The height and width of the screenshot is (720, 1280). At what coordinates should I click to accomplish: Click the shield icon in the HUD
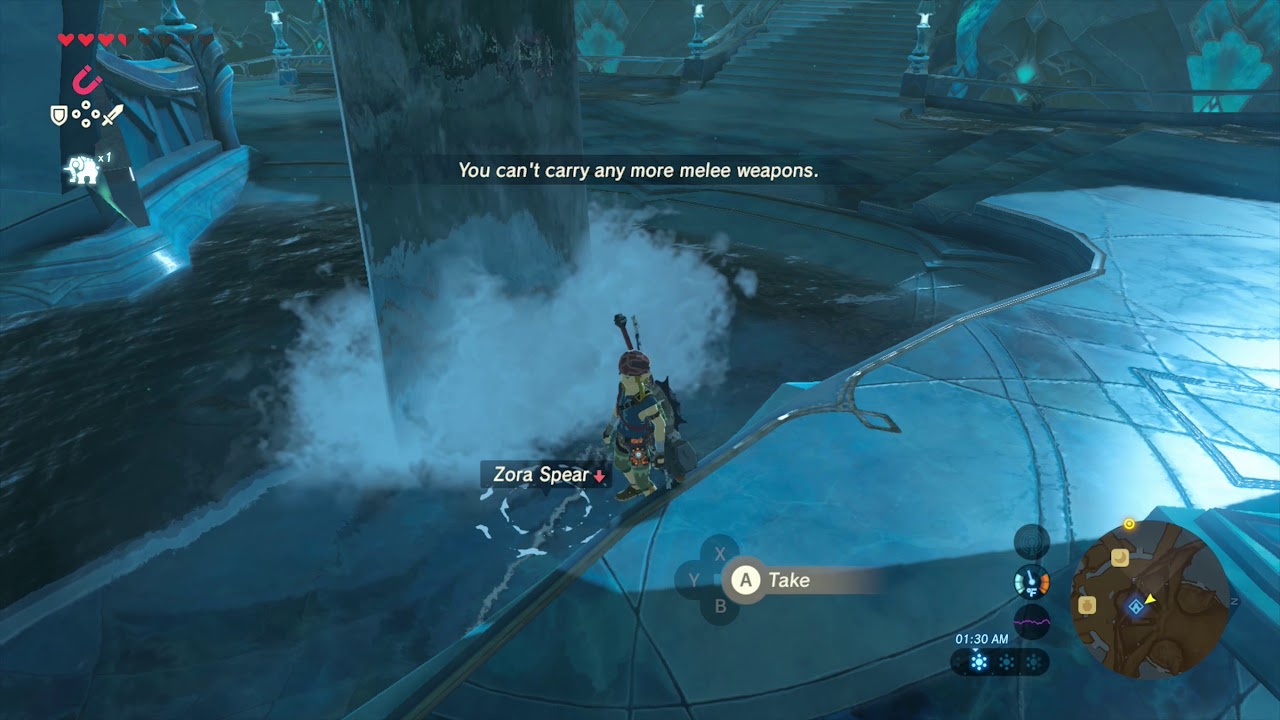tap(59, 114)
